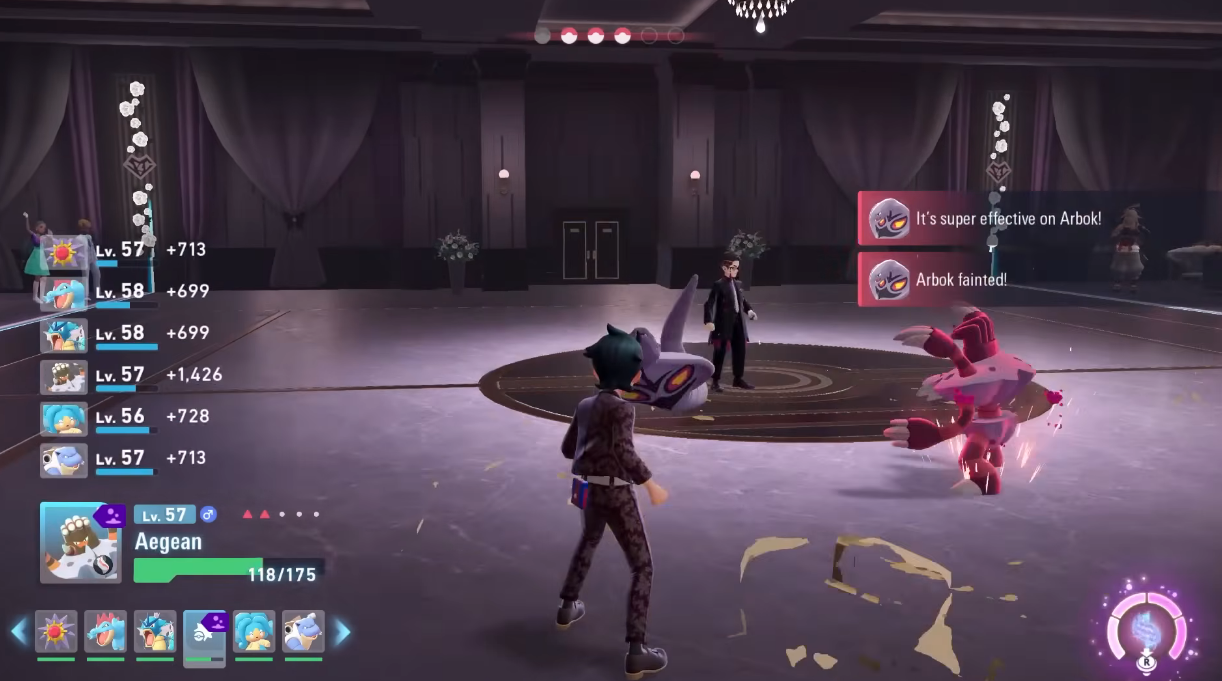Viewport: 1222px width, 681px height.
Task: Click the party bar's right arrow
Action: pyautogui.click(x=341, y=632)
